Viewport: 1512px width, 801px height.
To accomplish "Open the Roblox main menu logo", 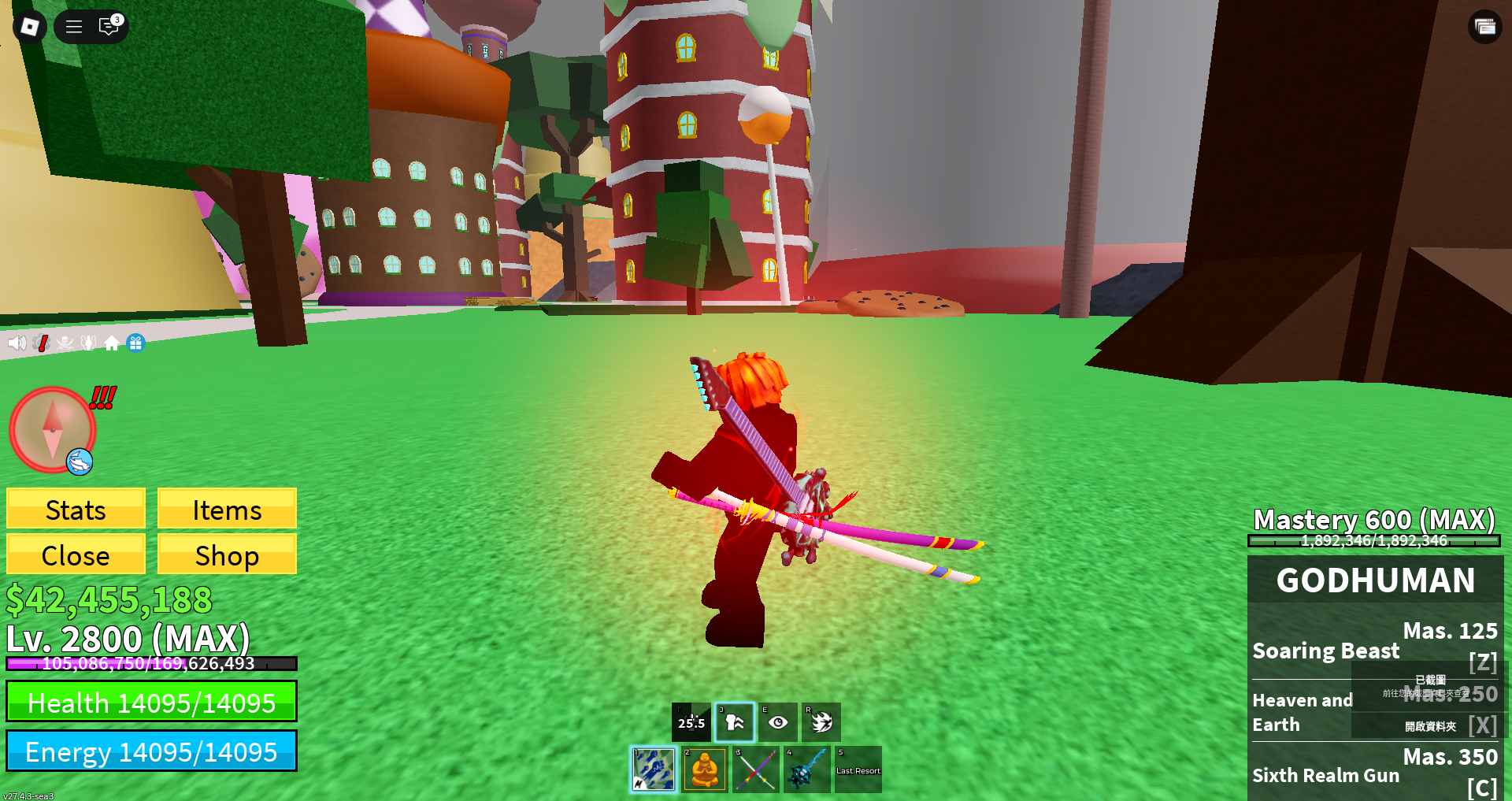I will [x=30, y=27].
